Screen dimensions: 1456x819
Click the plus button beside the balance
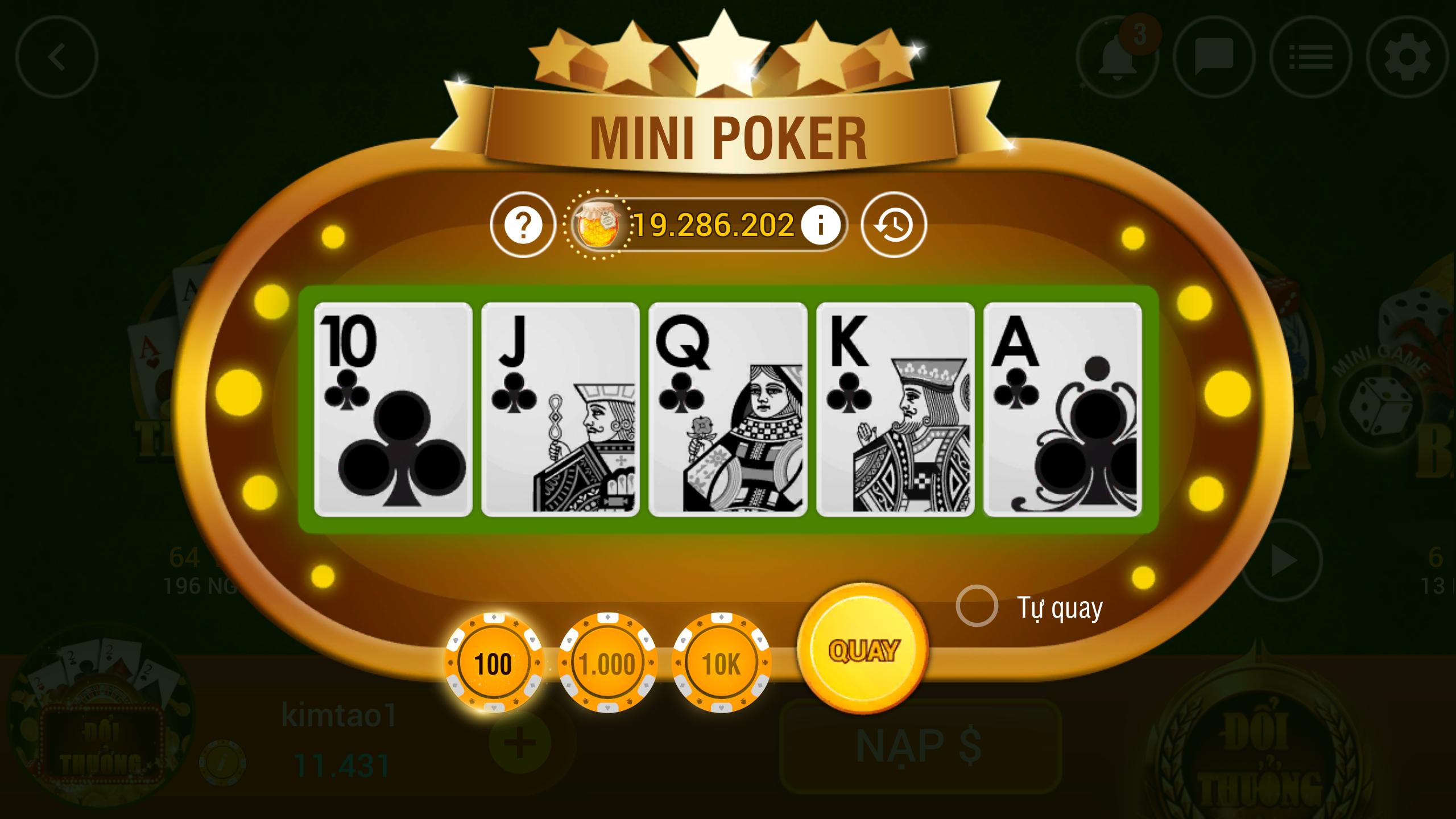pos(520,743)
